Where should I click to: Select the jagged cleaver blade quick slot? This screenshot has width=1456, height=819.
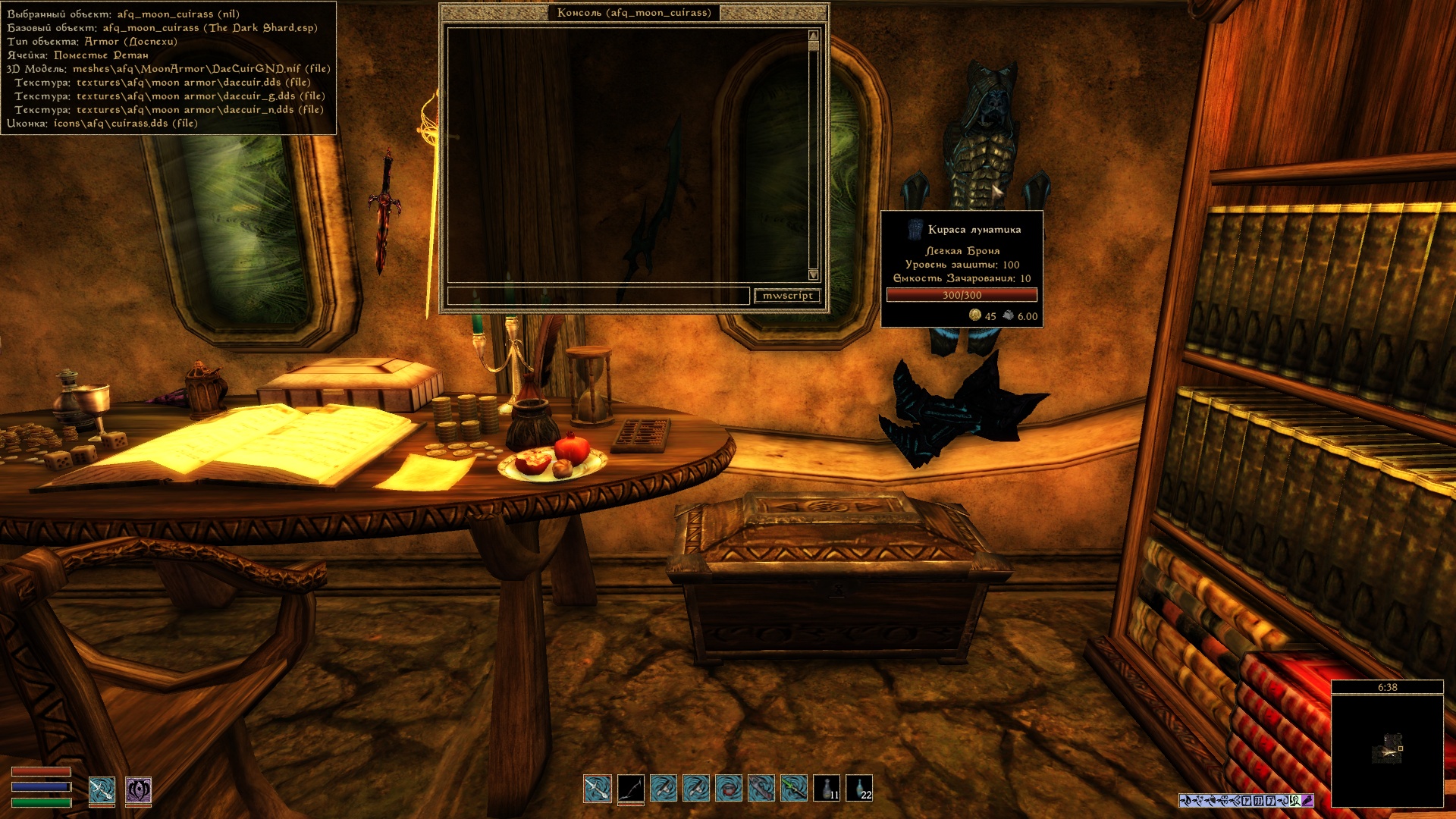click(761, 789)
